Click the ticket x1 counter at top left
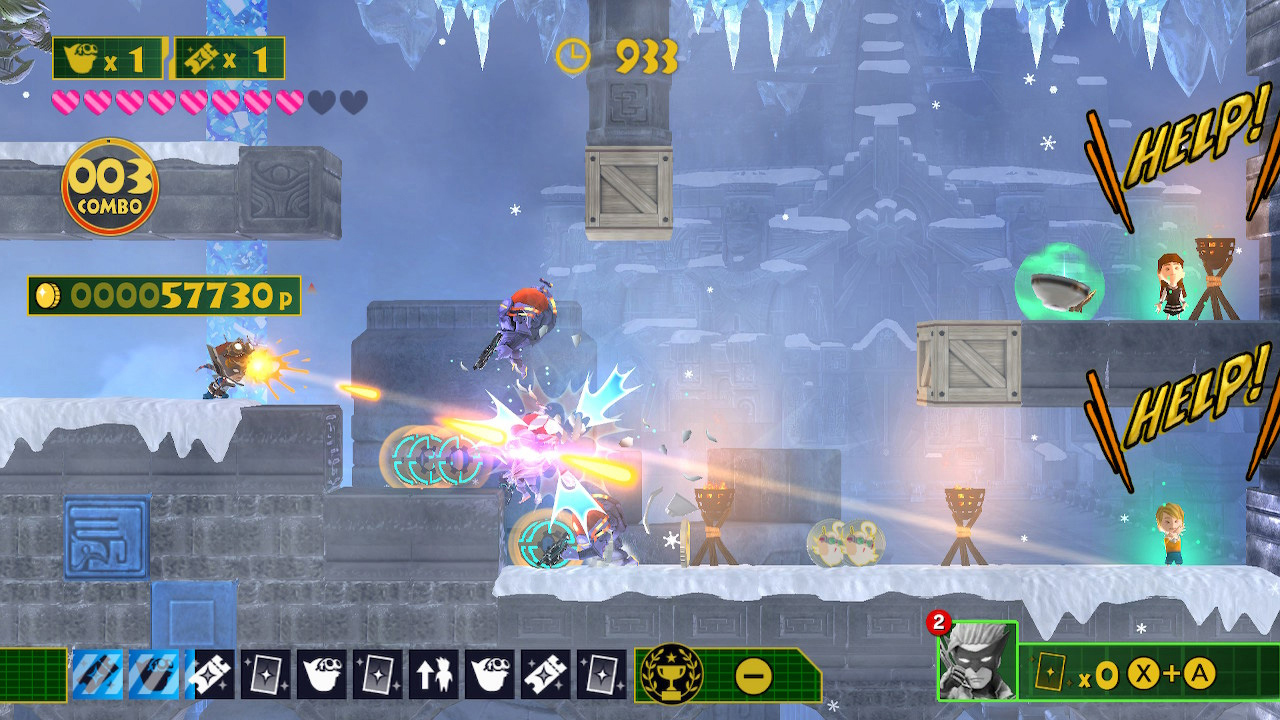This screenshot has width=1280, height=720. [232, 57]
